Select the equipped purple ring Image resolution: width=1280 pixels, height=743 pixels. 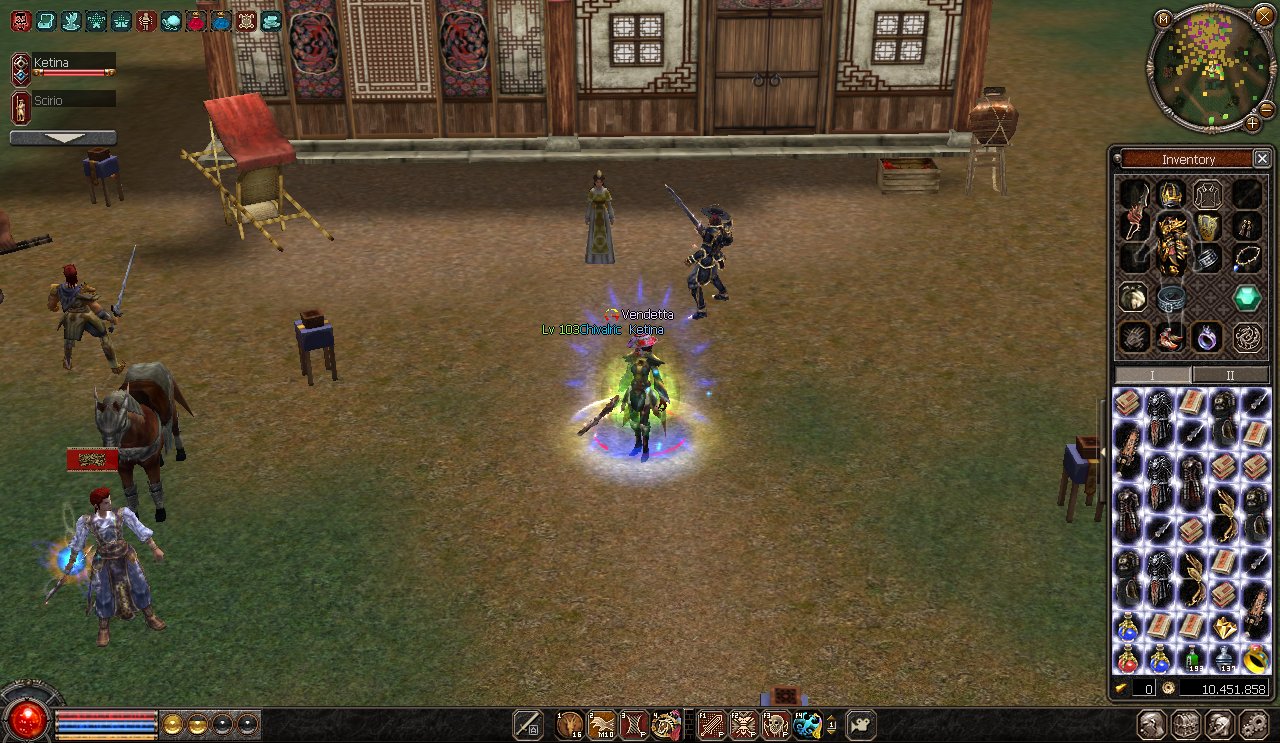click(1208, 337)
